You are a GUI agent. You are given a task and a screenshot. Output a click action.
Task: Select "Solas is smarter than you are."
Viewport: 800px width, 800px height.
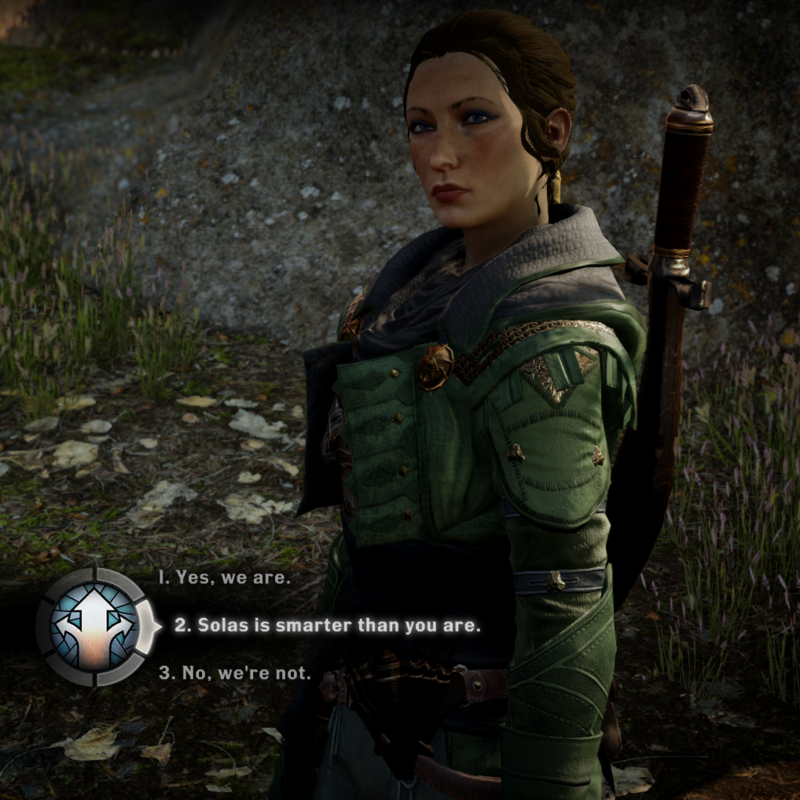(x=327, y=627)
